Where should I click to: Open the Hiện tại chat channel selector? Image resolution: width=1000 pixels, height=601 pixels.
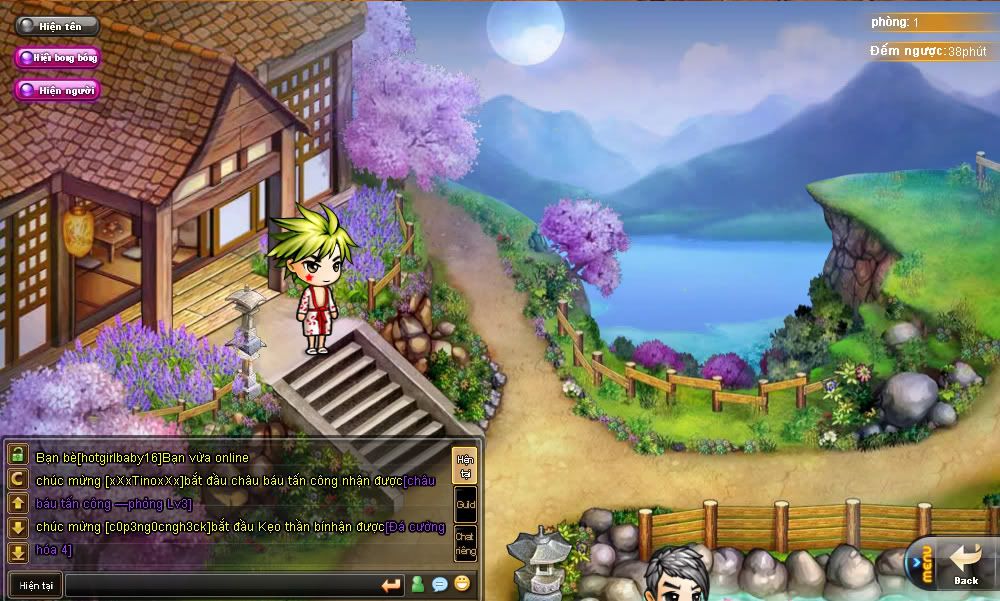(x=36, y=585)
